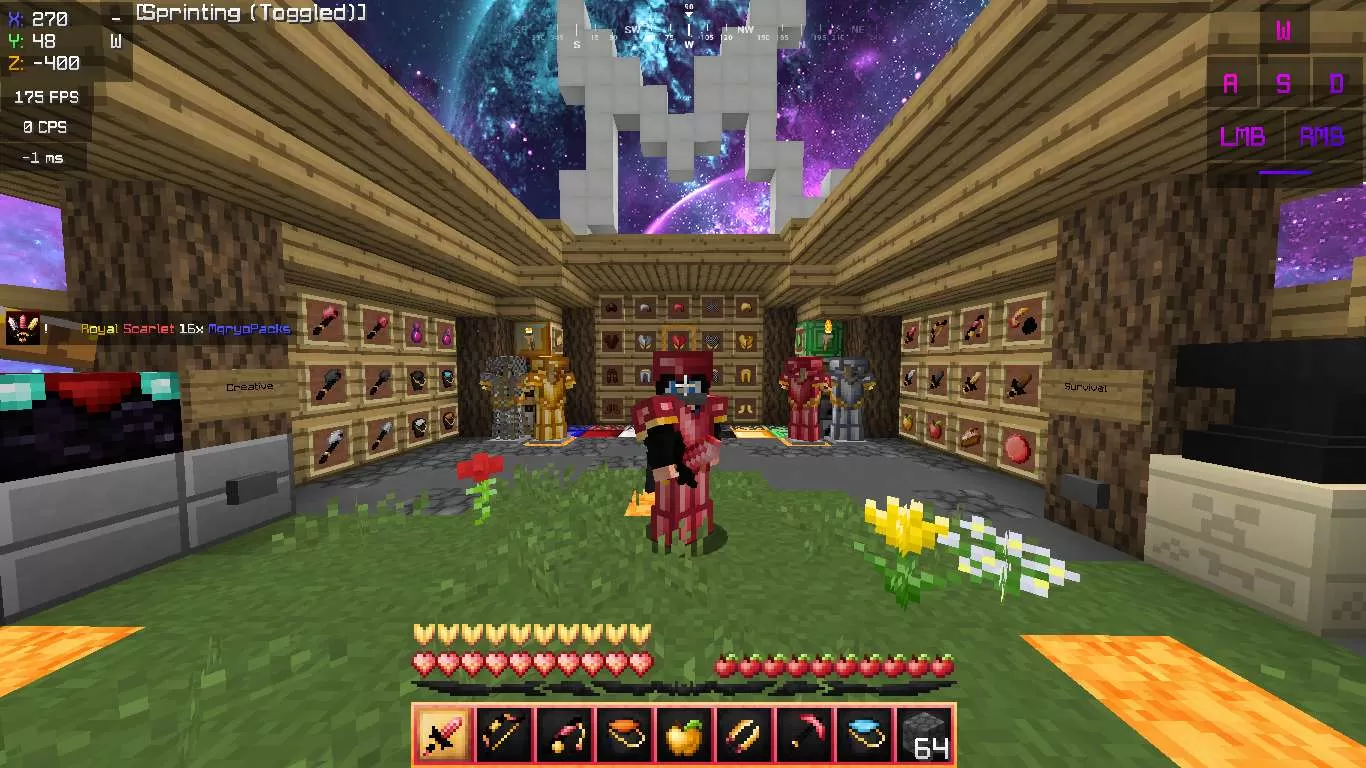Toggle the W key on the keystrokes overlay
This screenshot has width=1366, height=768.
click(1286, 29)
